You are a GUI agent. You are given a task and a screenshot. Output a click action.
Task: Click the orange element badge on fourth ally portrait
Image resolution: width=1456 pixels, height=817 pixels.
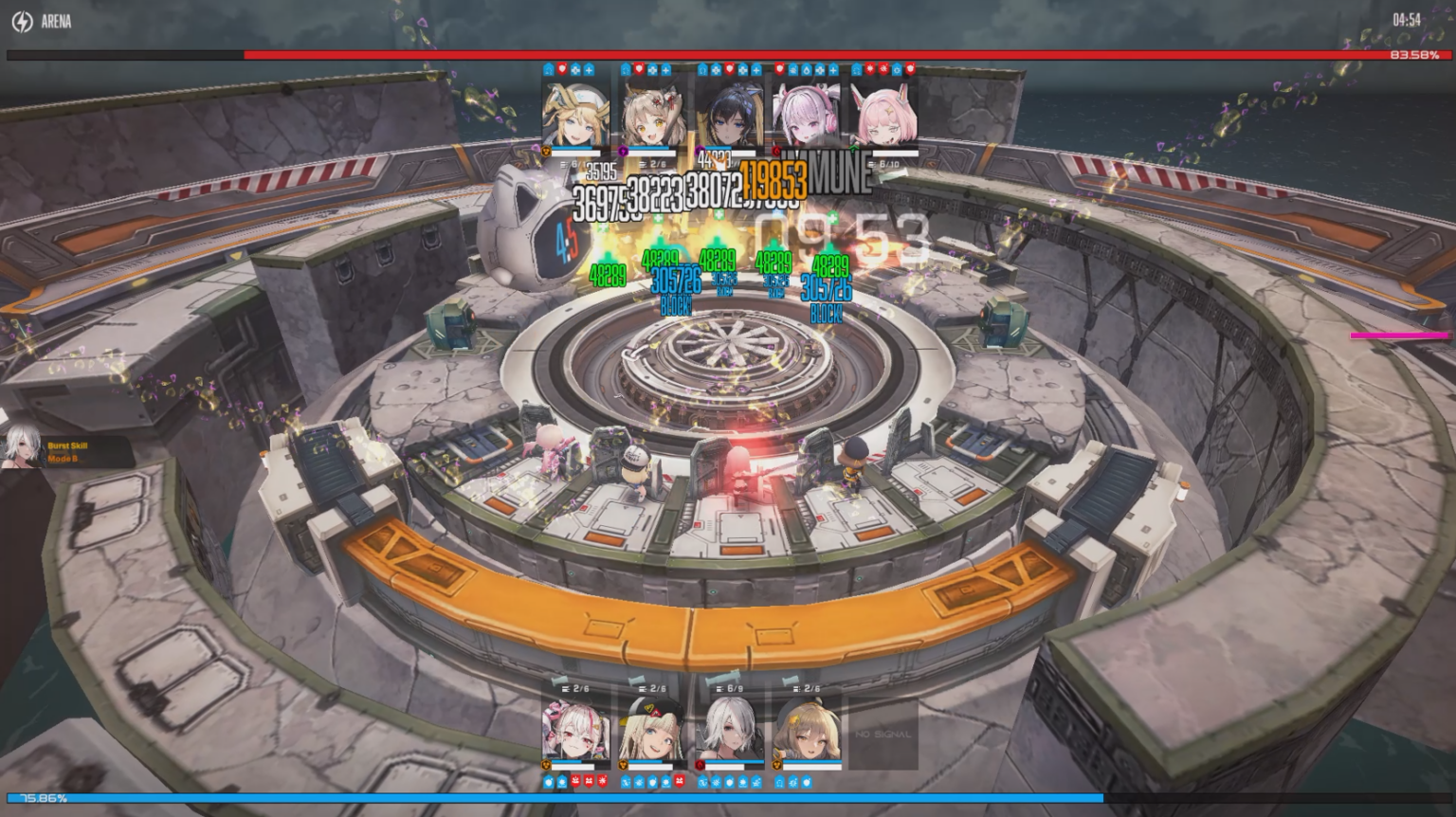[775, 764]
